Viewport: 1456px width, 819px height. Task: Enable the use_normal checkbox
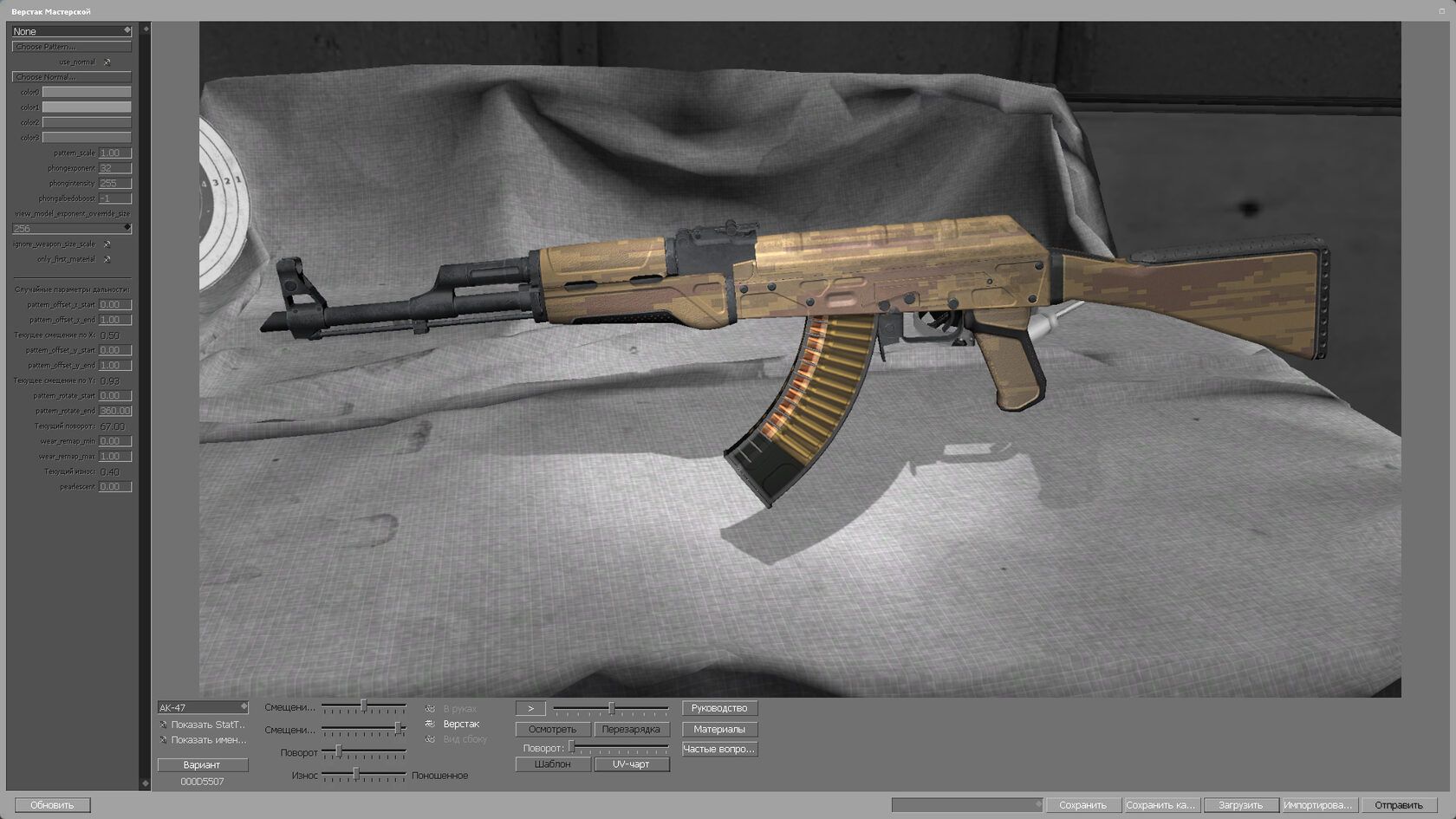coord(107,62)
